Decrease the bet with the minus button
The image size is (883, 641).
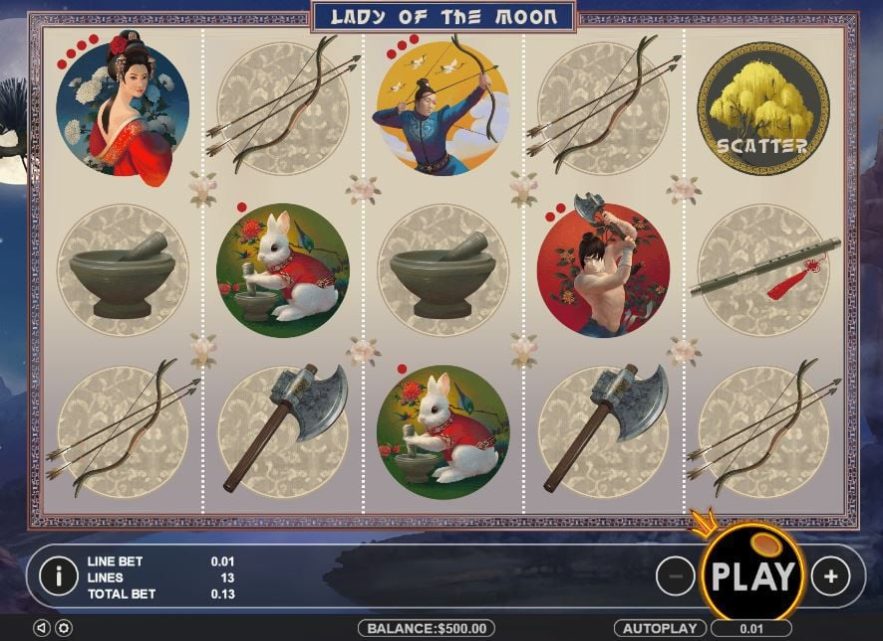click(x=676, y=576)
